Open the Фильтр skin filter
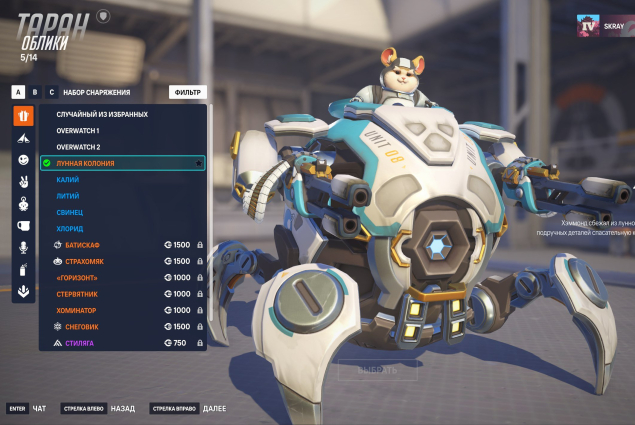635x425 pixels. (x=187, y=92)
